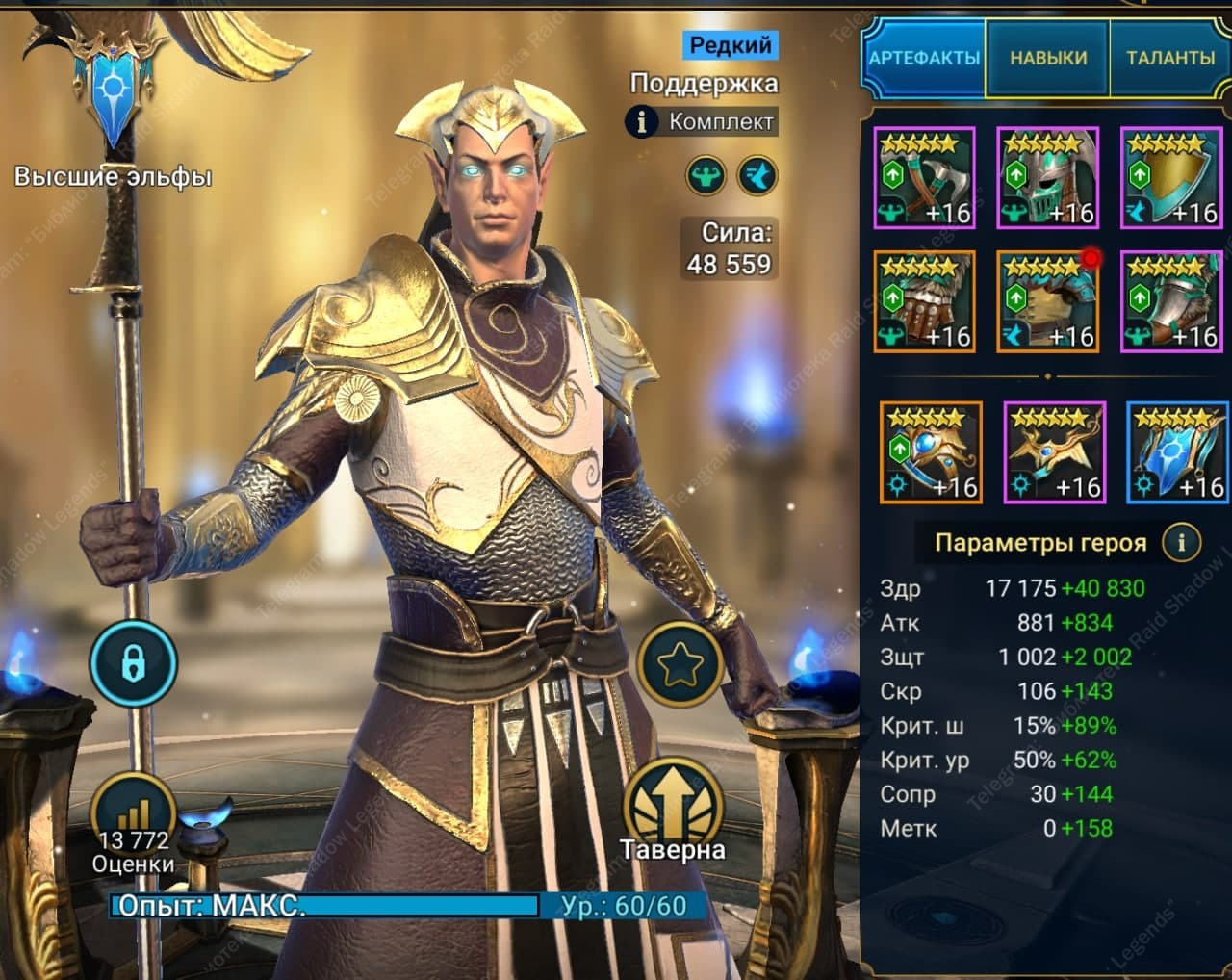Choose the equipped ring accessory
This screenshot has height=980, width=1232.
click(x=931, y=453)
